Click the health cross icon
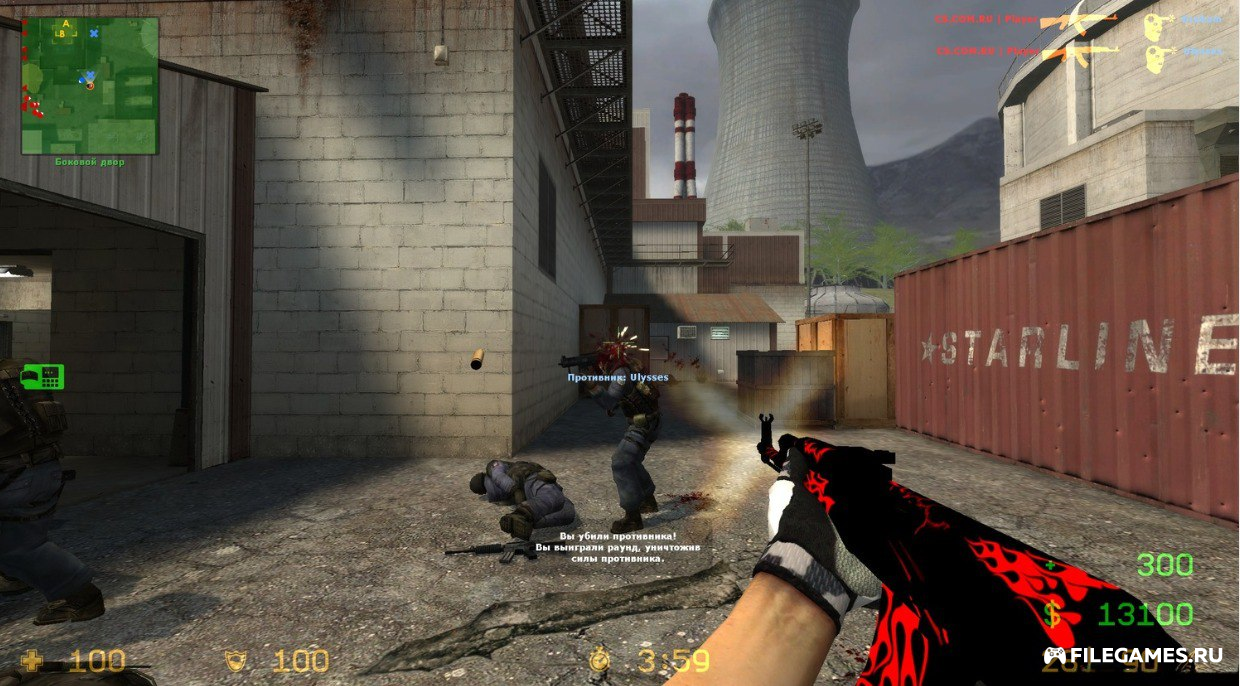Image resolution: width=1240 pixels, height=686 pixels. click(33, 660)
